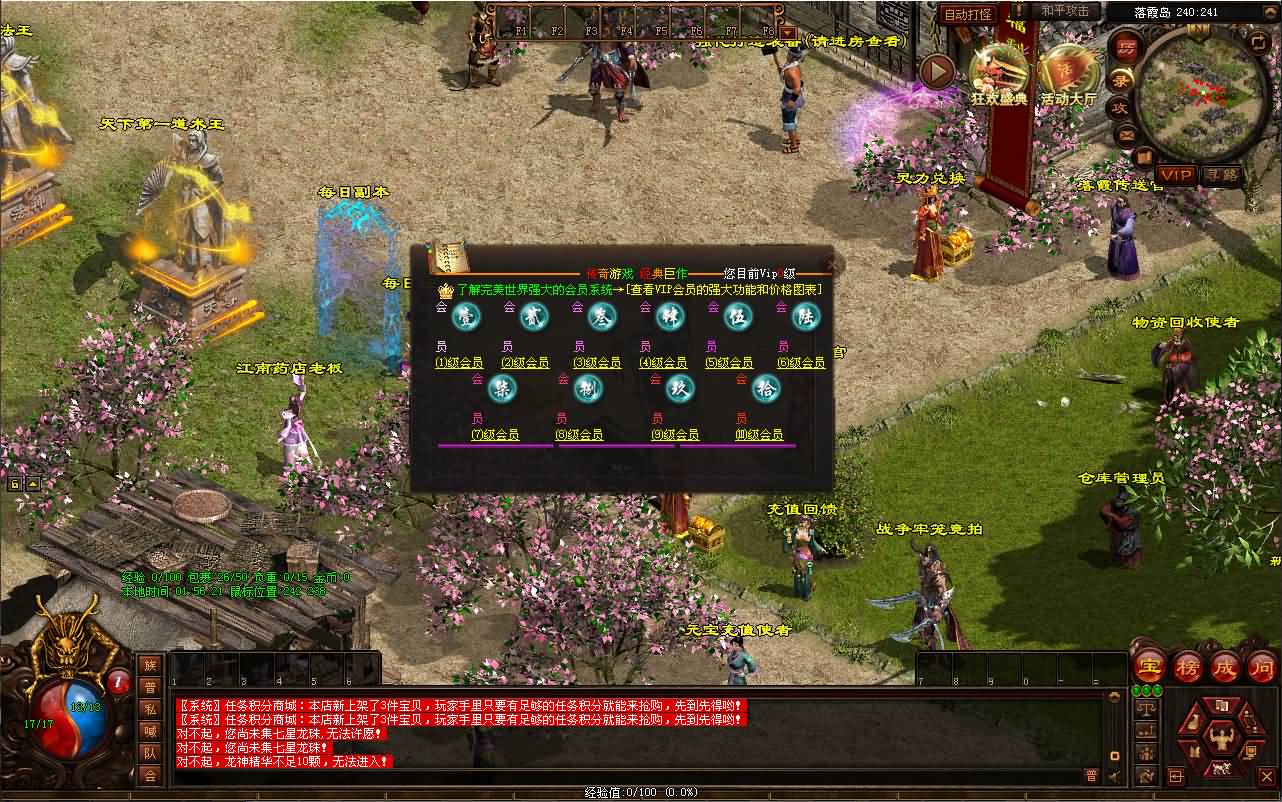Toggle a green gem above the hexagon menu
This screenshot has width=1282, height=802.
click(1146, 691)
